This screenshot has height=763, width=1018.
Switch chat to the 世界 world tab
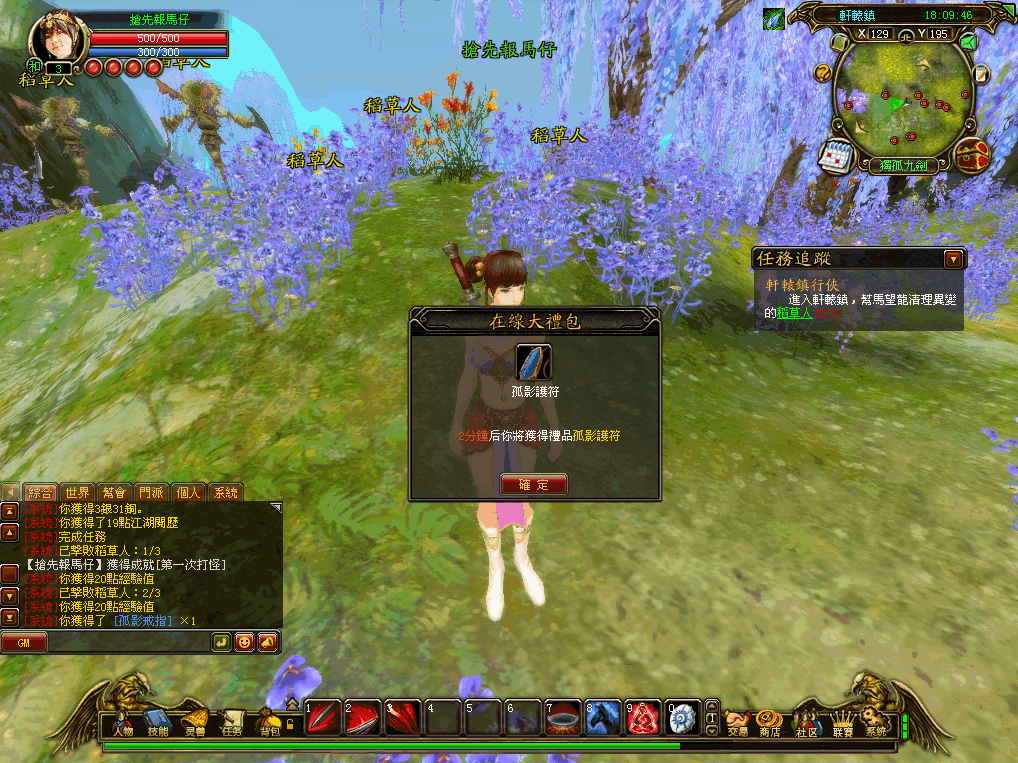[x=77, y=492]
